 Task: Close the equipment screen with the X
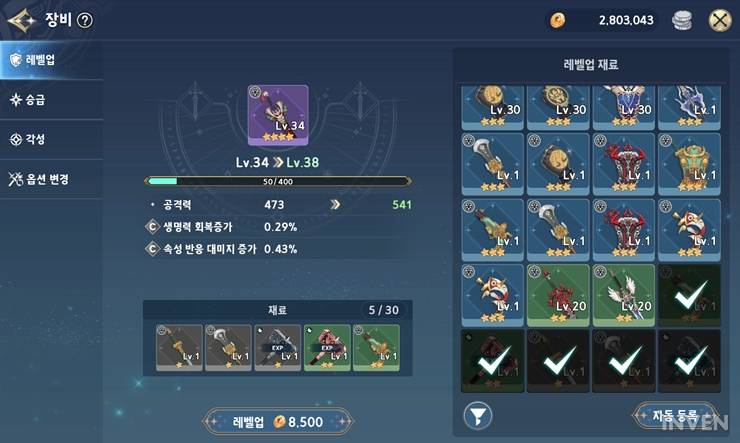(718, 19)
